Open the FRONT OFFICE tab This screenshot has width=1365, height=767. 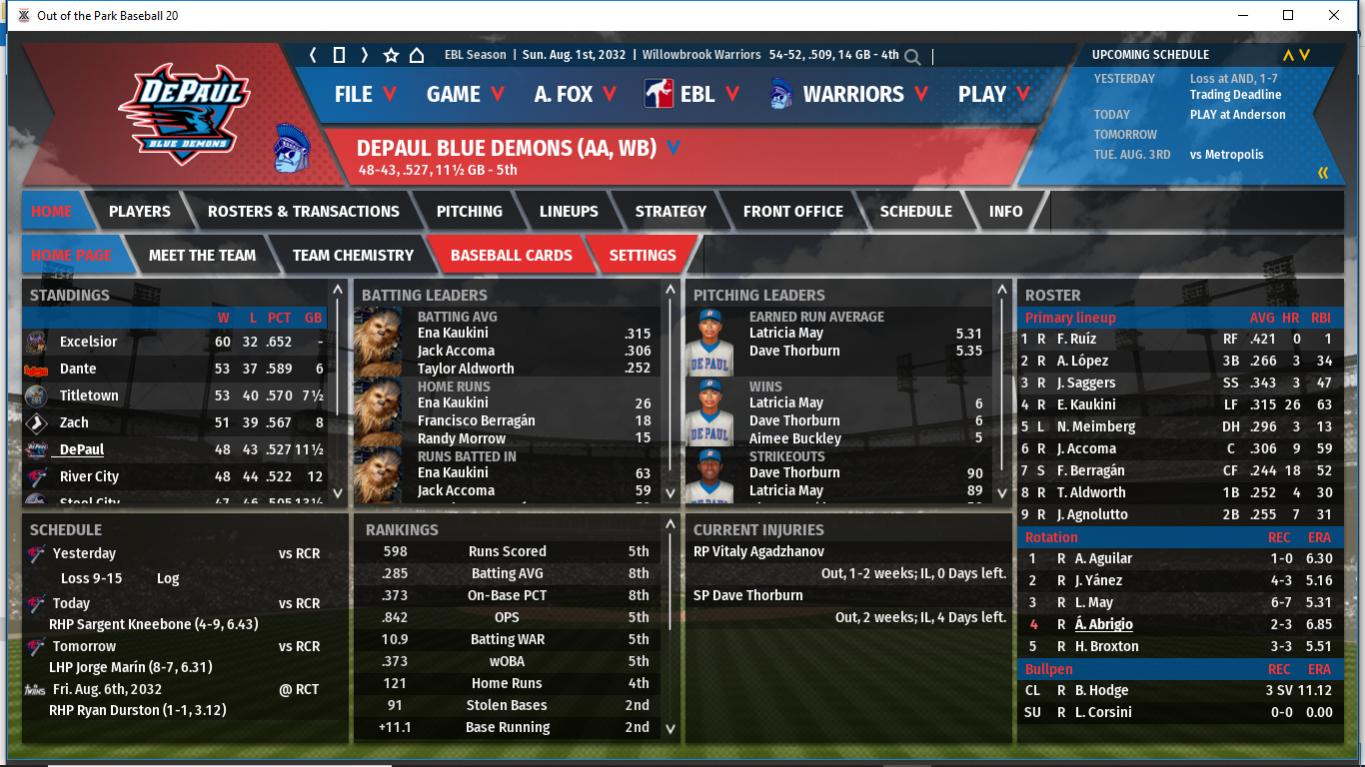pos(793,211)
